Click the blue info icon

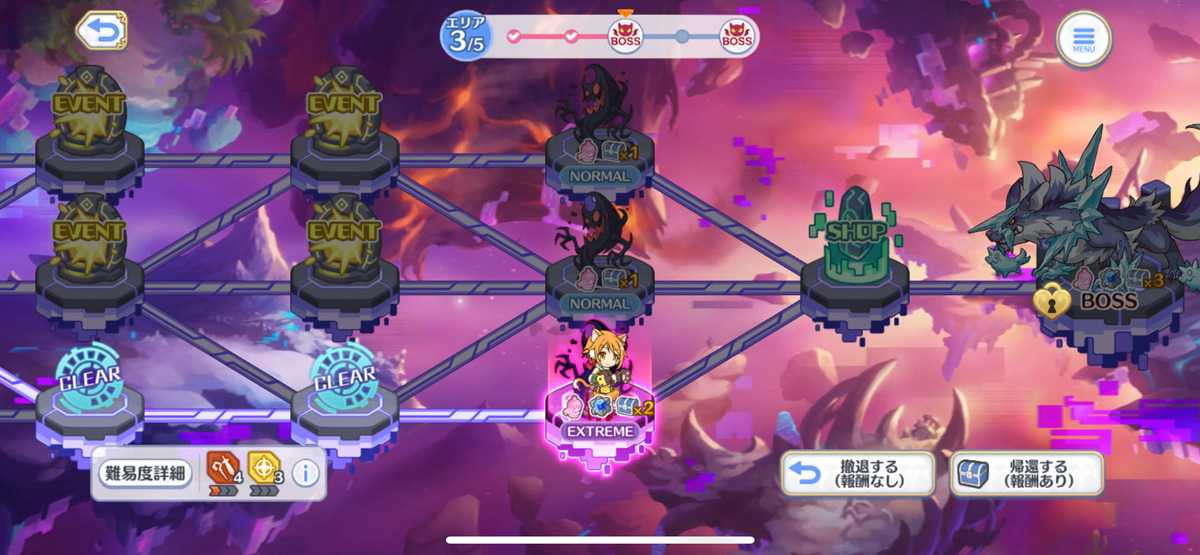[305, 474]
